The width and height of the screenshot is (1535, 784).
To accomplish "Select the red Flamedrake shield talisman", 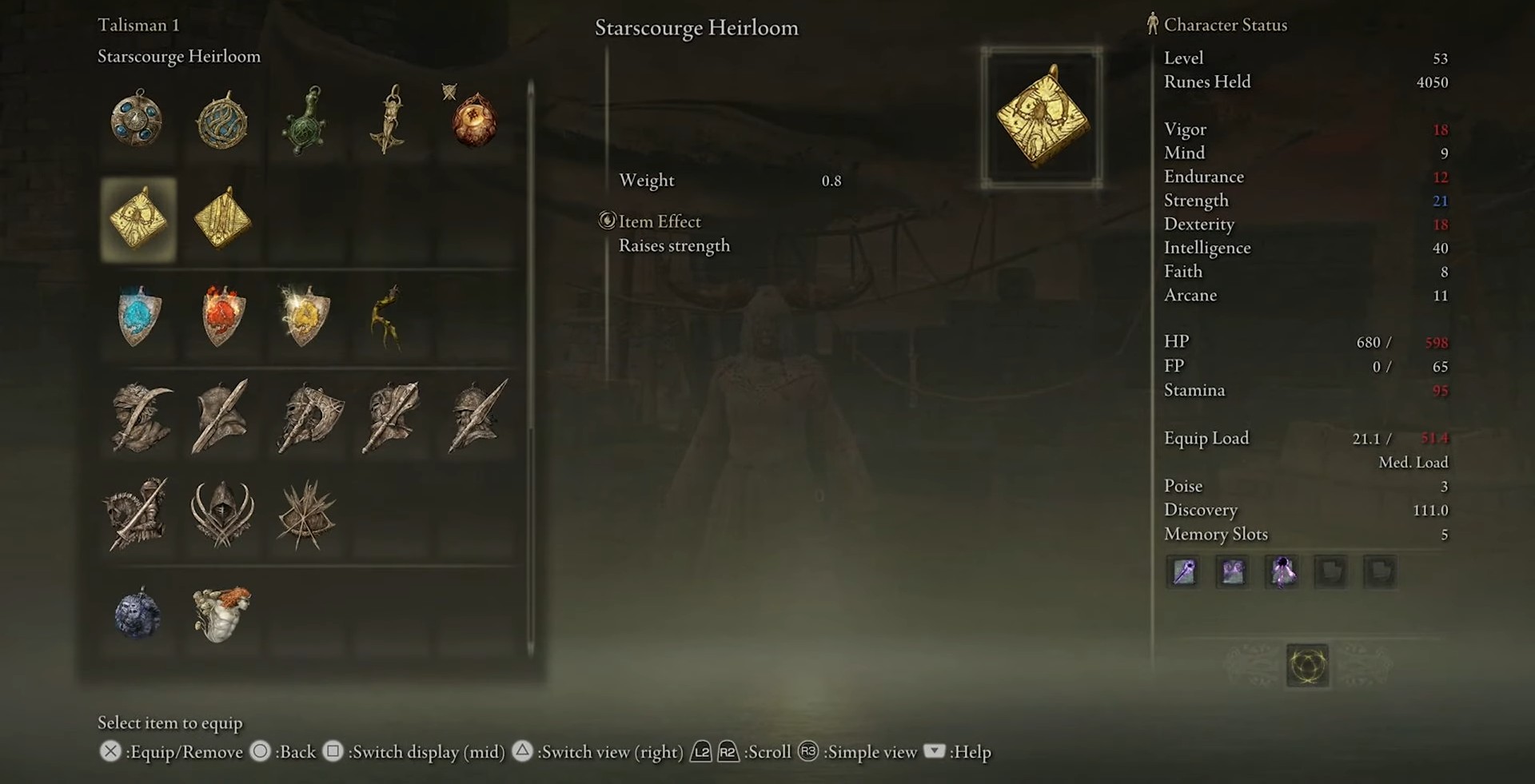I will coord(222,316).
